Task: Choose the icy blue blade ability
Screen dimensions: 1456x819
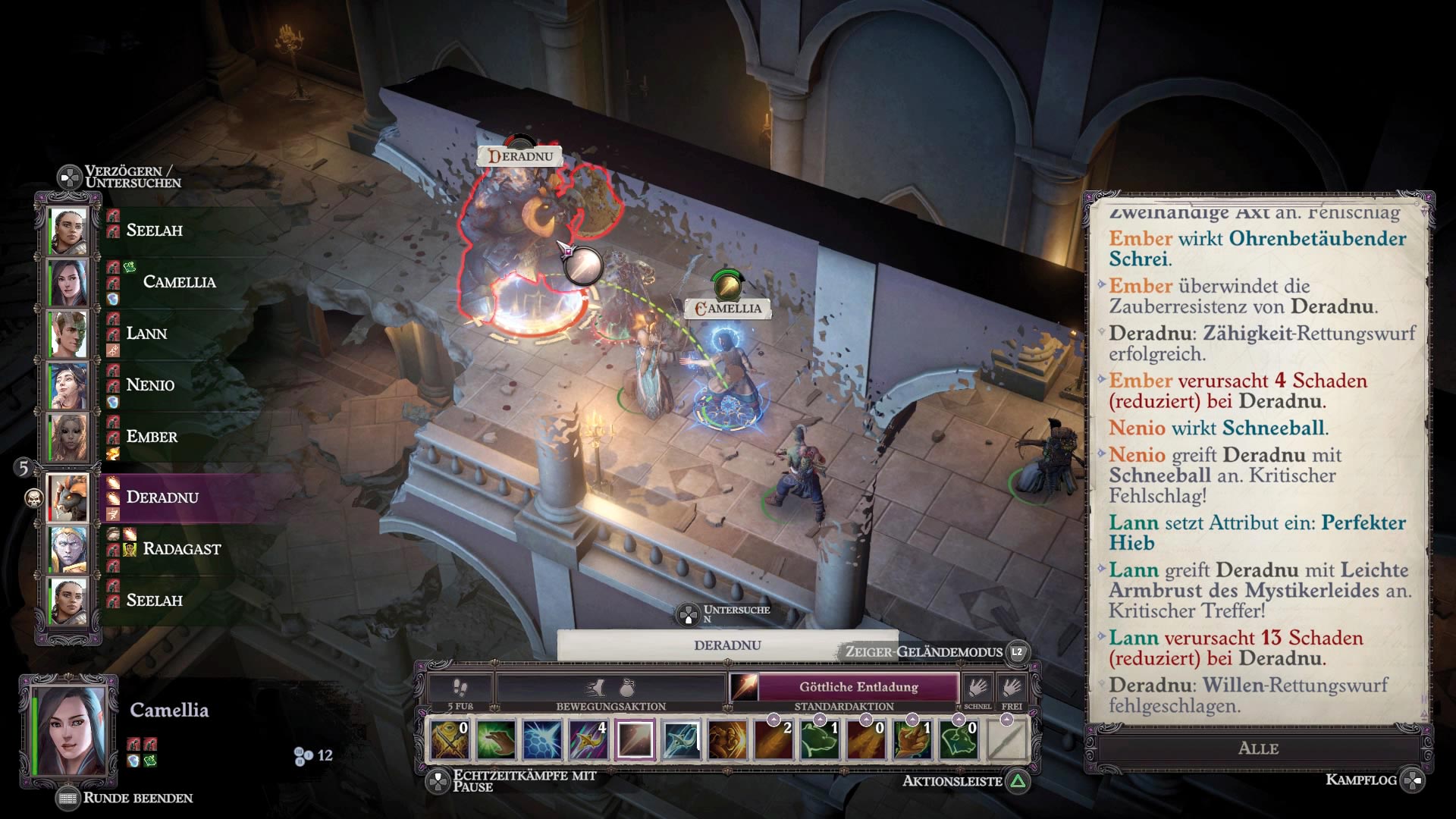Action: point(682,739)
